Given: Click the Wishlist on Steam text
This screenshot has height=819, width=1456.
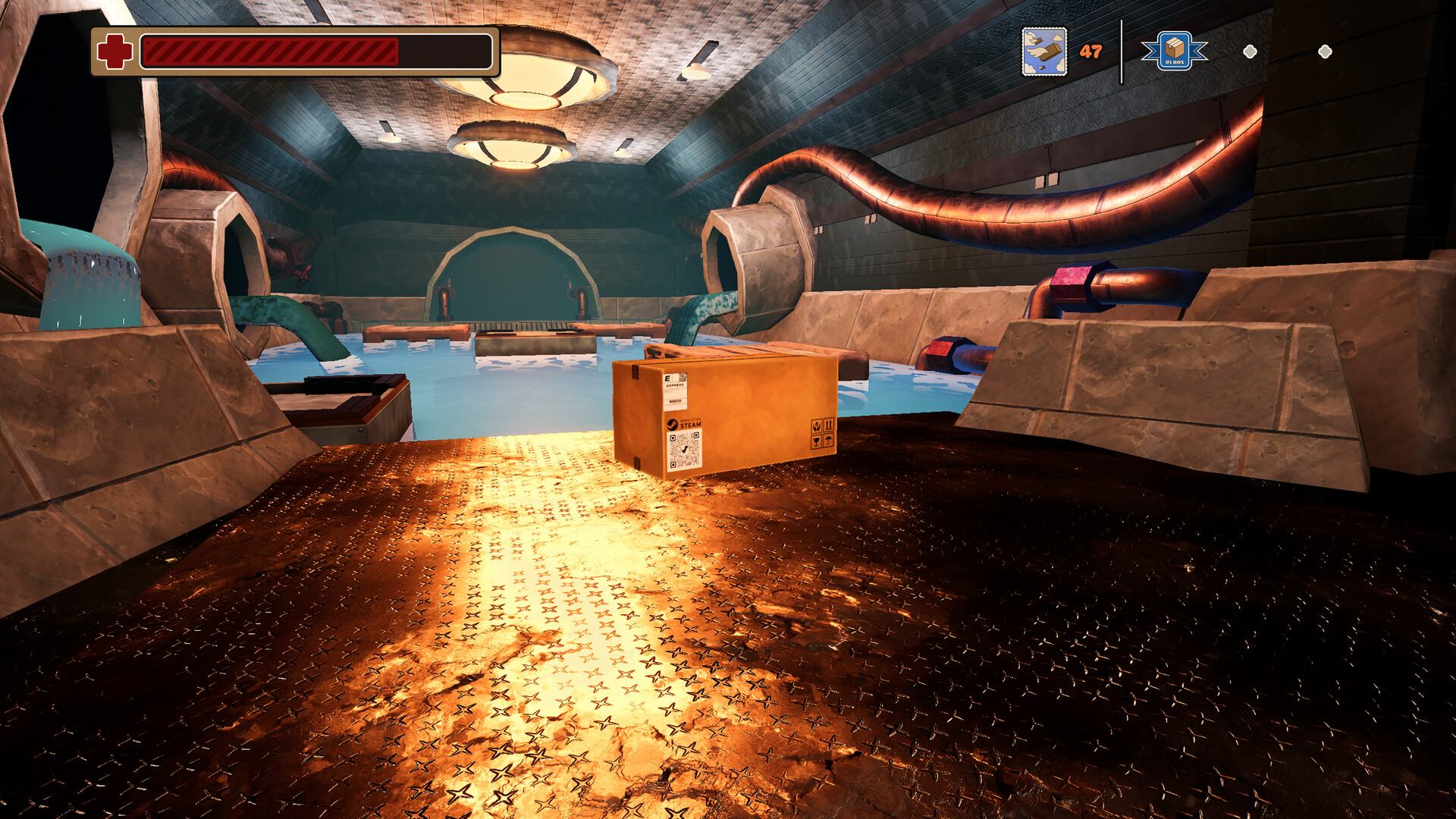Looking at the screenshot, I should coord(690,423).
